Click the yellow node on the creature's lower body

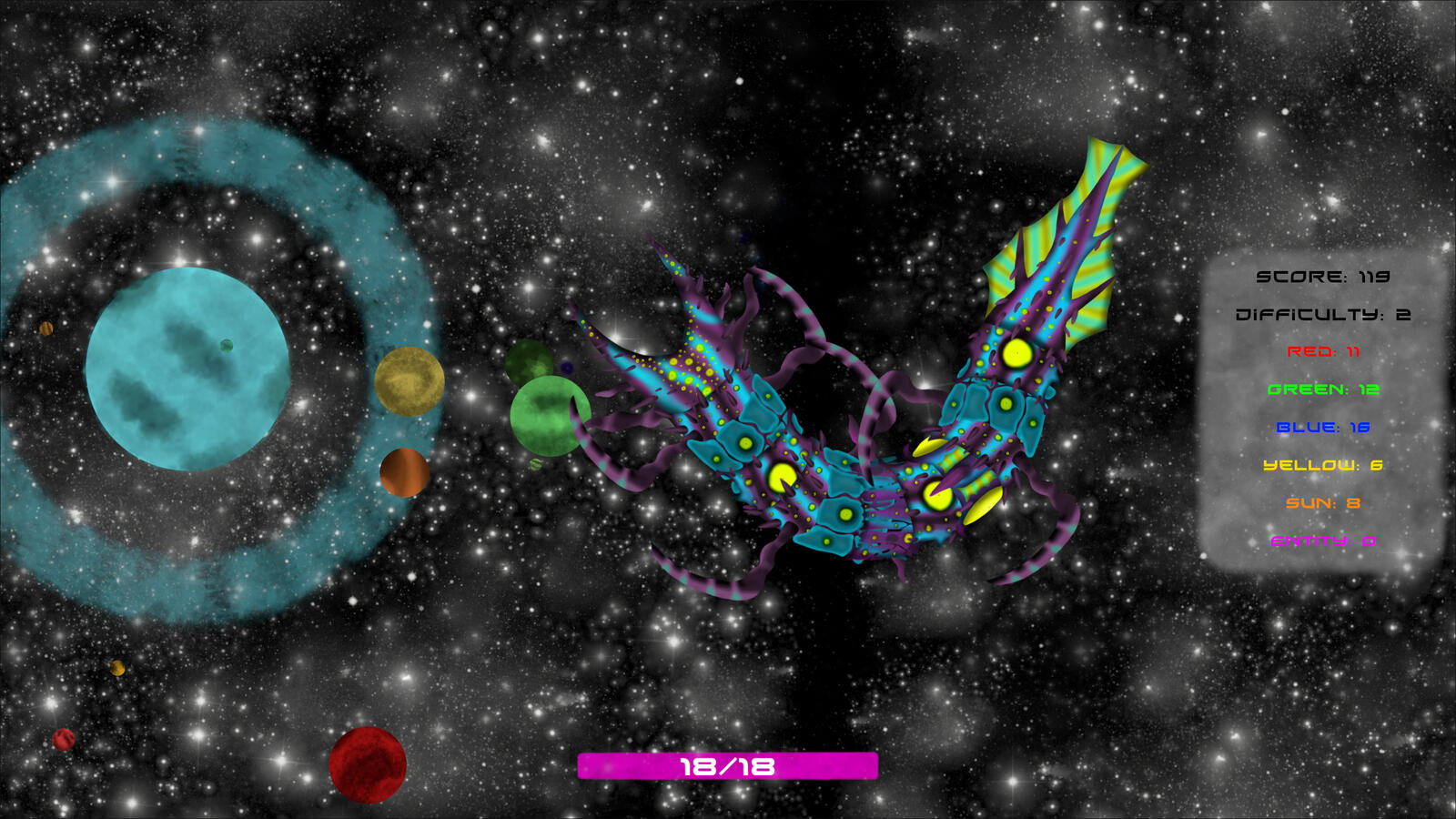coord(783,478)
